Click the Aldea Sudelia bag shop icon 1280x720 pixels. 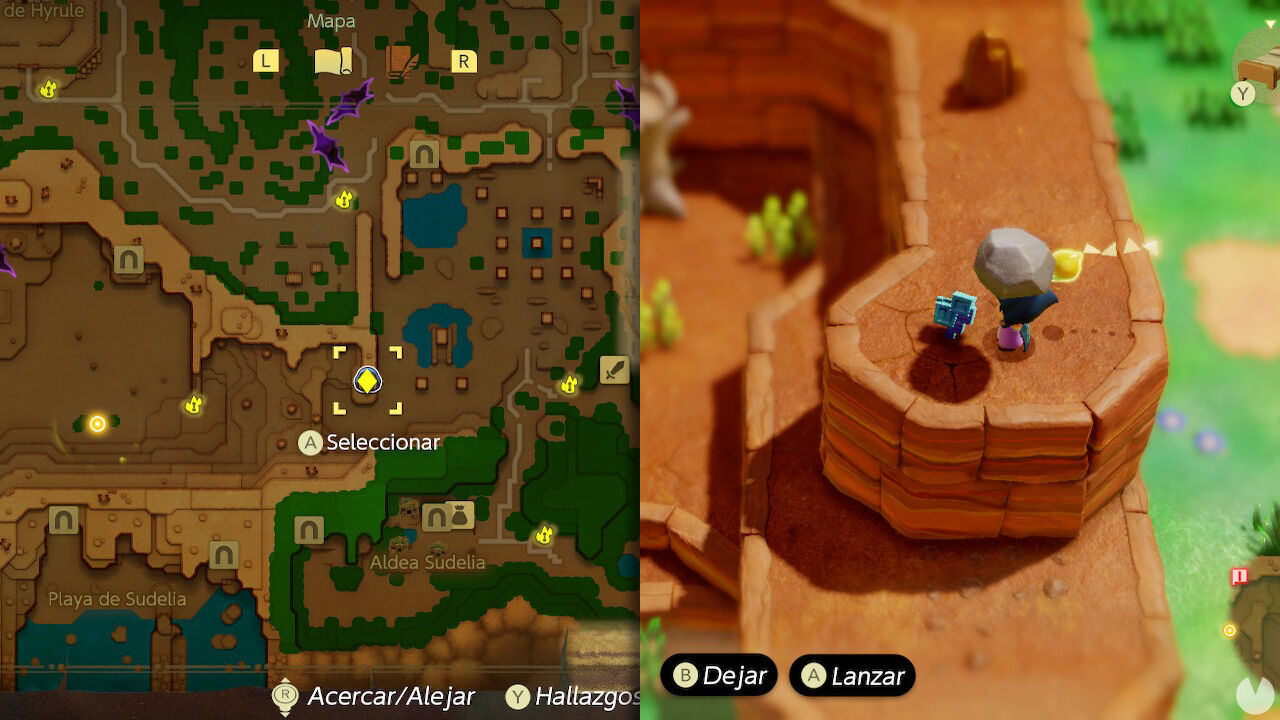[459, 515]
